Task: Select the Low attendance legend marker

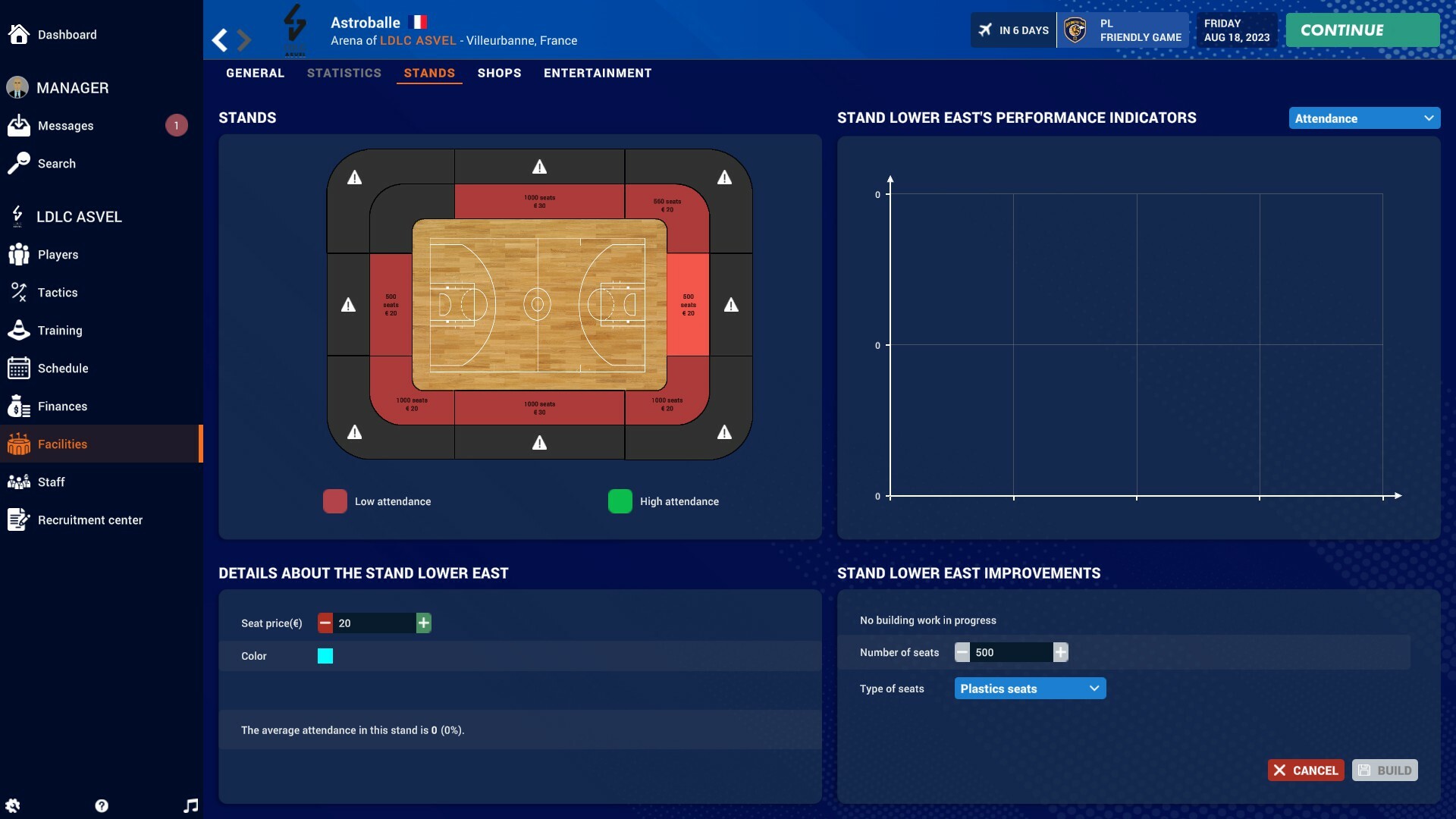Action: pos(335,500)
